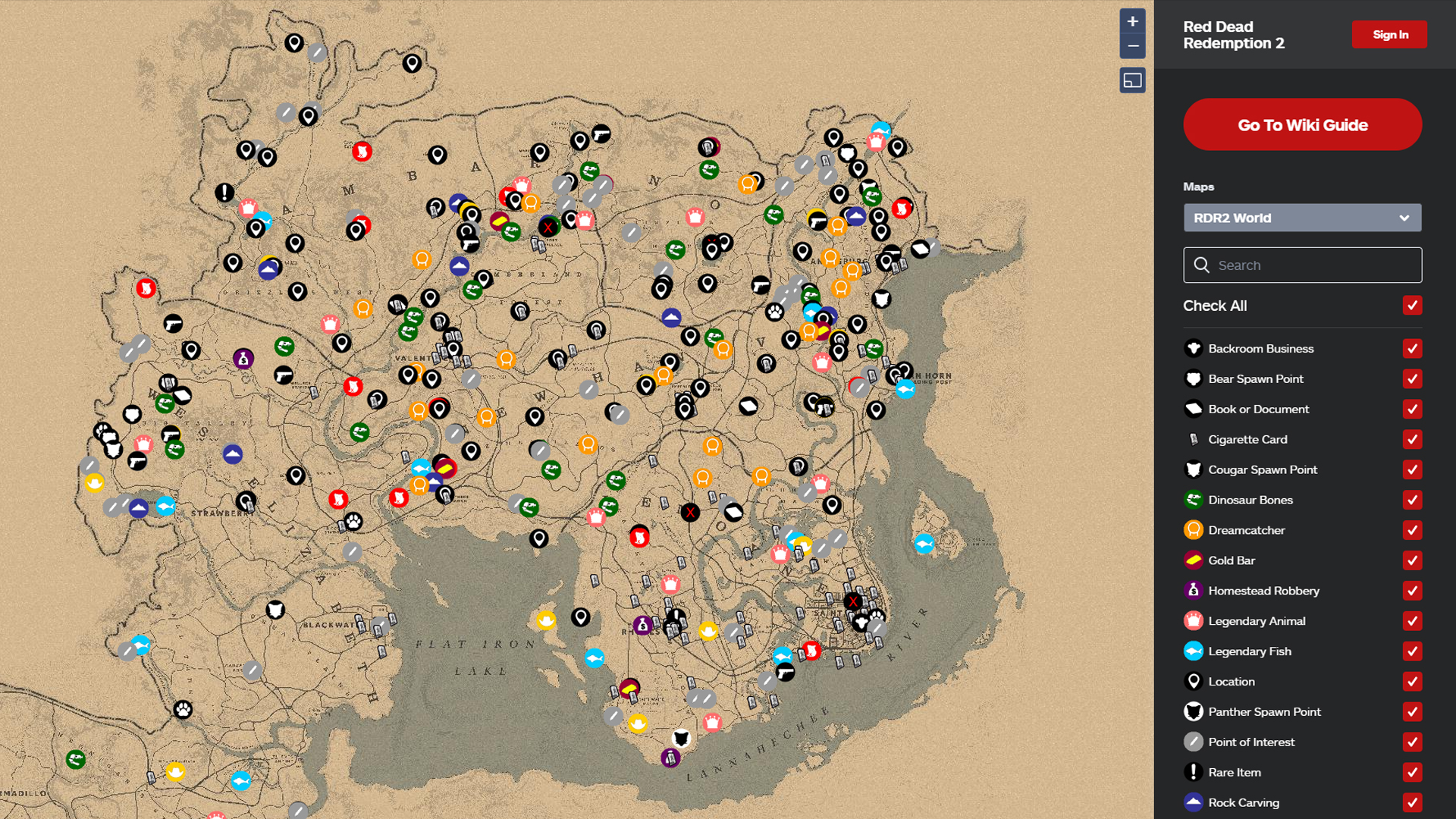Uncheck the Point of Interest filter
The image size is (1456, 819).
(x=1411, y=742)
